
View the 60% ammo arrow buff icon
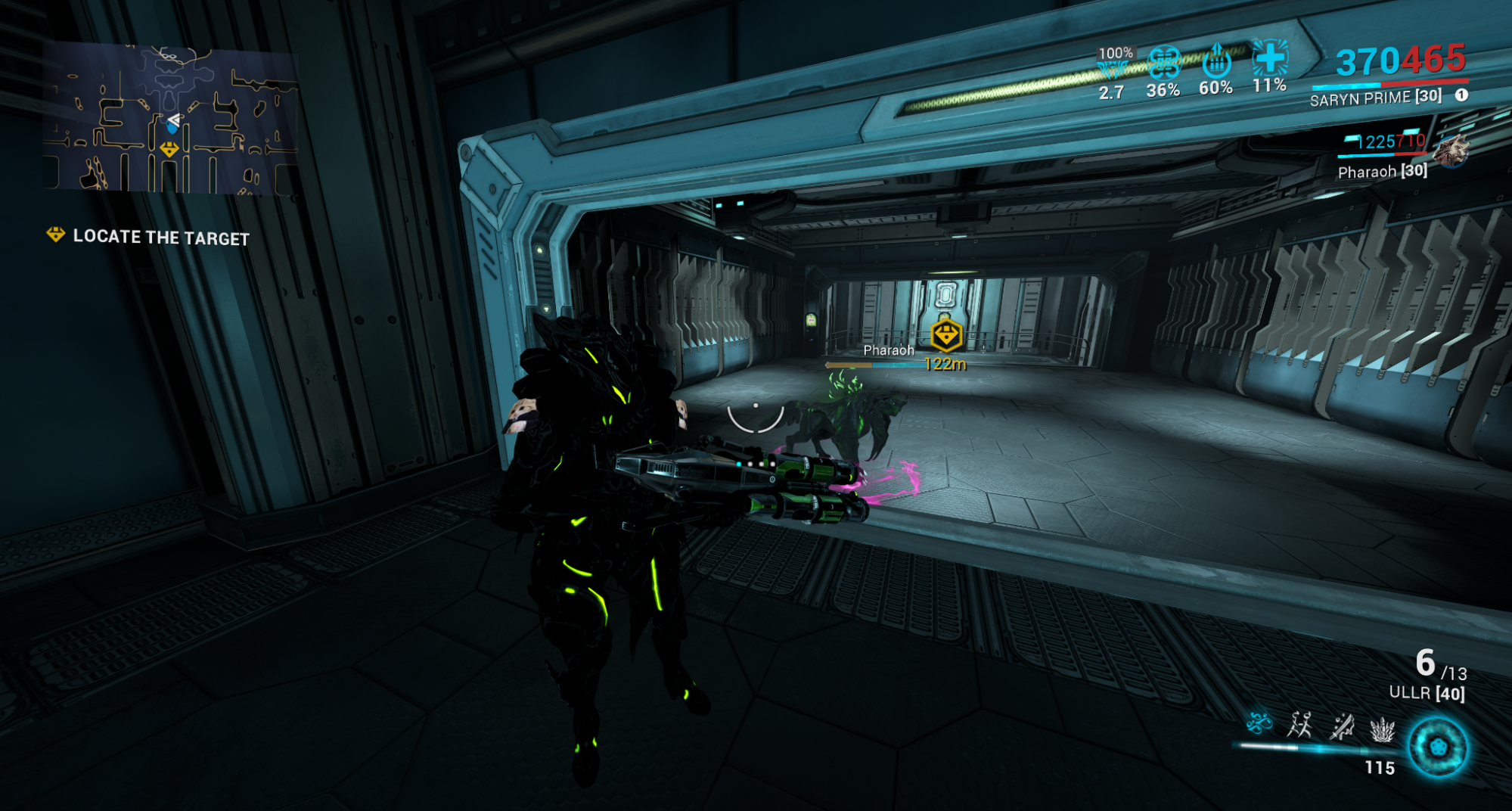(1216, 61)
